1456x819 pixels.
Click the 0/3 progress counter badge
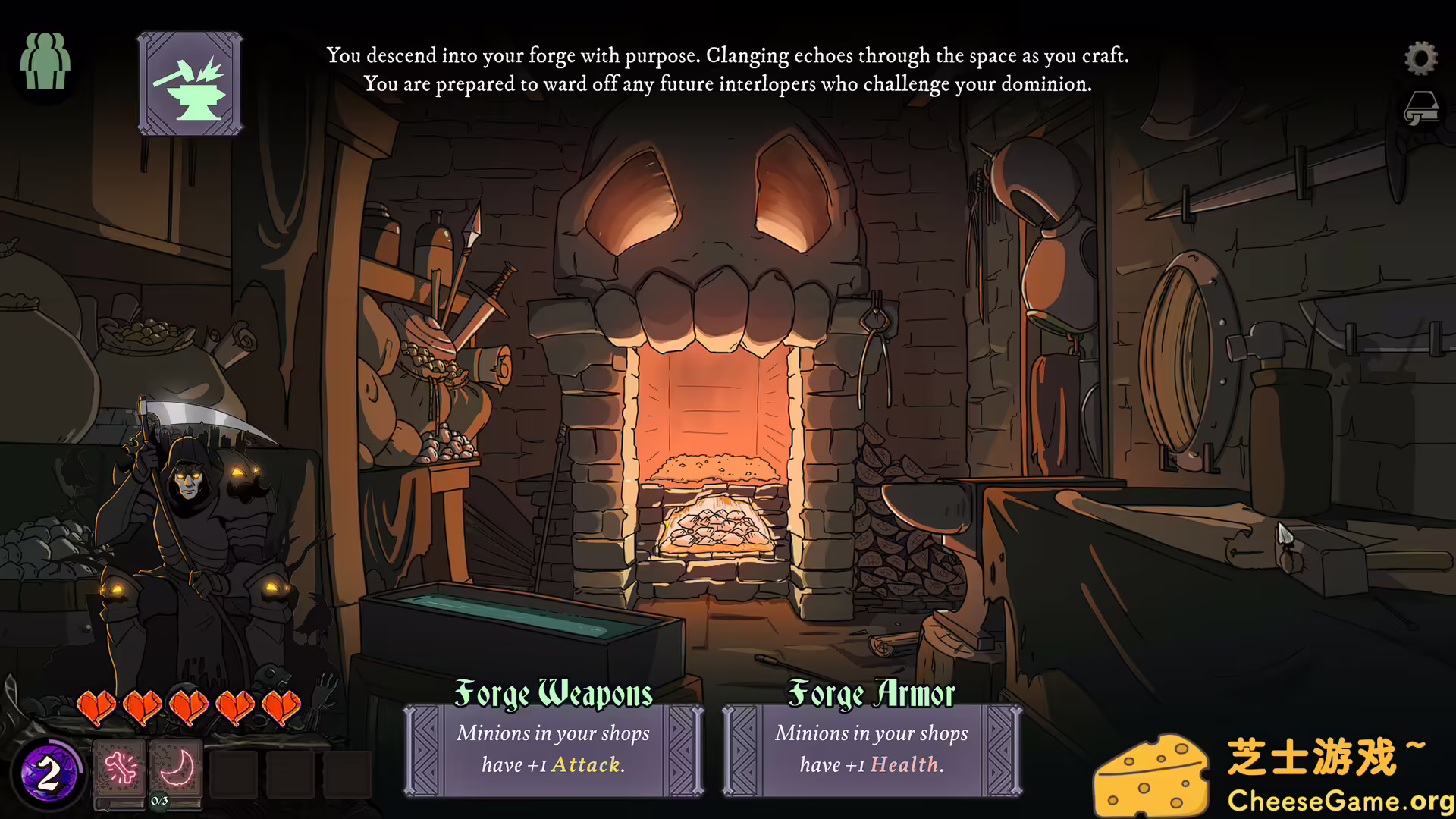pos(159,801)
